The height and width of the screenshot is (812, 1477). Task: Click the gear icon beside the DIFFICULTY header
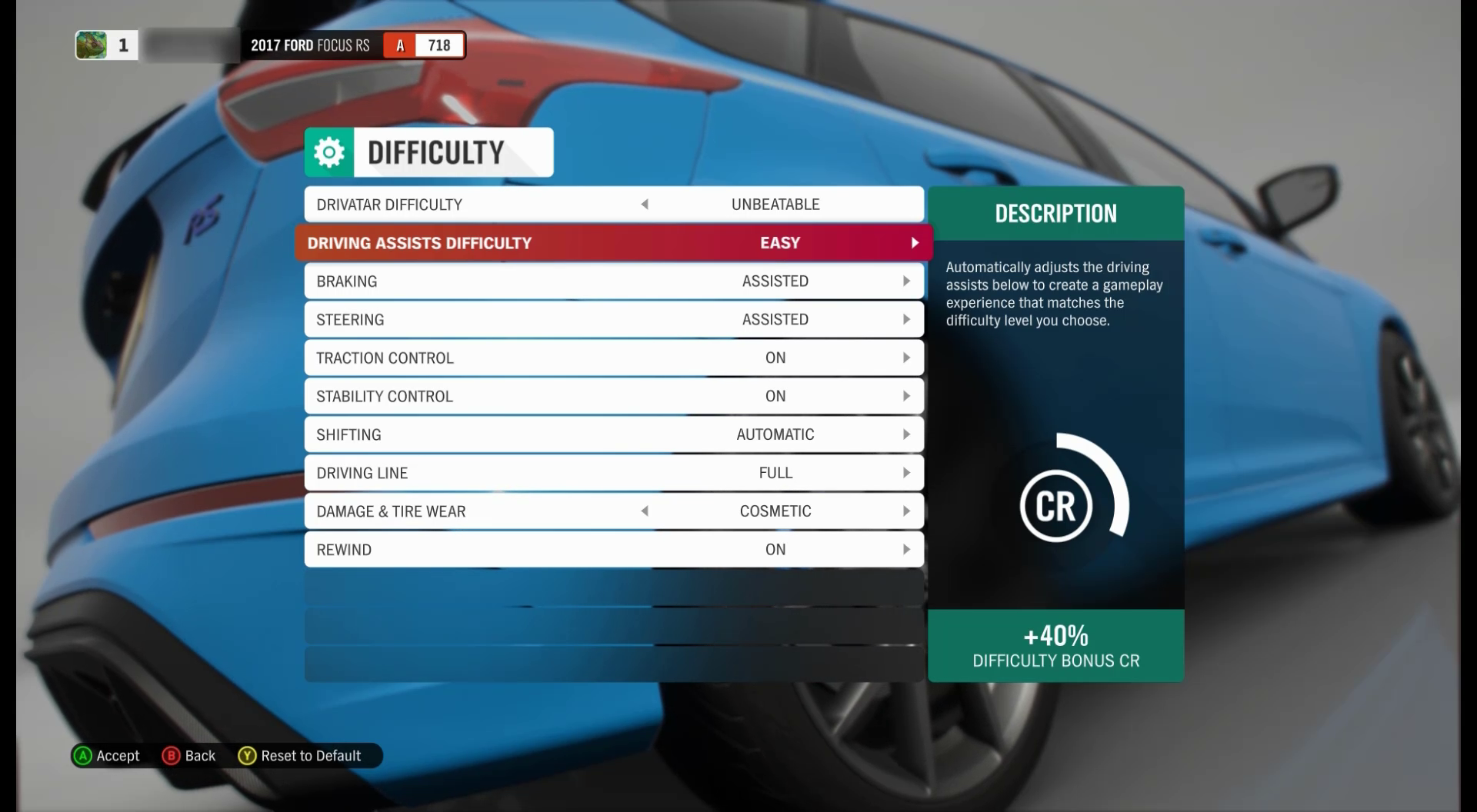point(329,151)
